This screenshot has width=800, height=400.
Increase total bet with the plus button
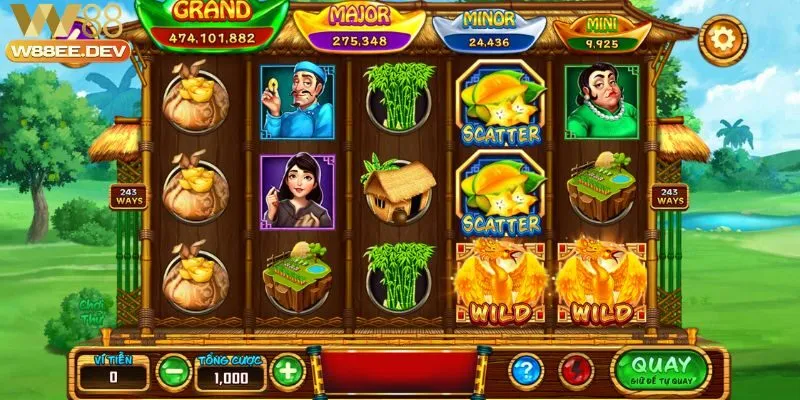coord(287,373)
